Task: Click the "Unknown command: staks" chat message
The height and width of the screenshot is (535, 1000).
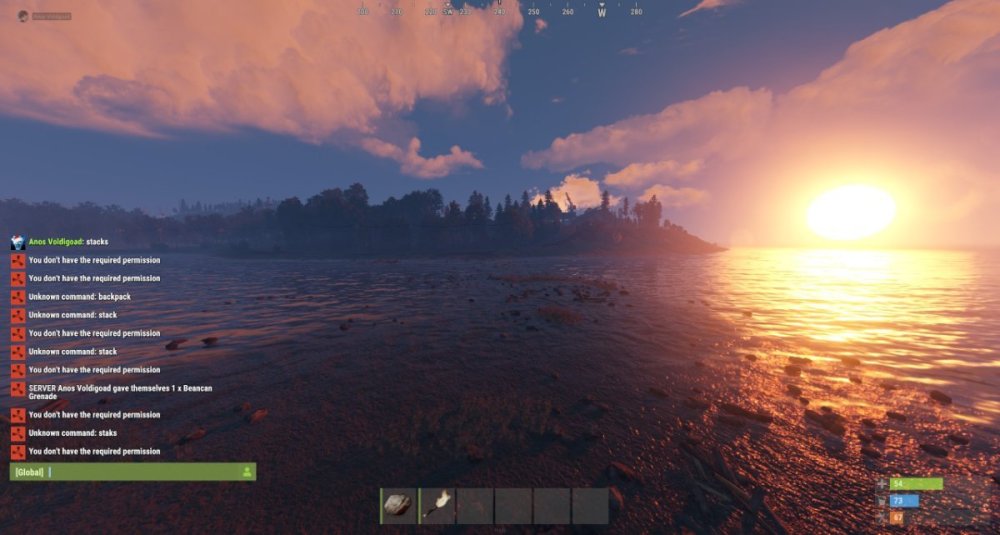Action: [73, 433]
